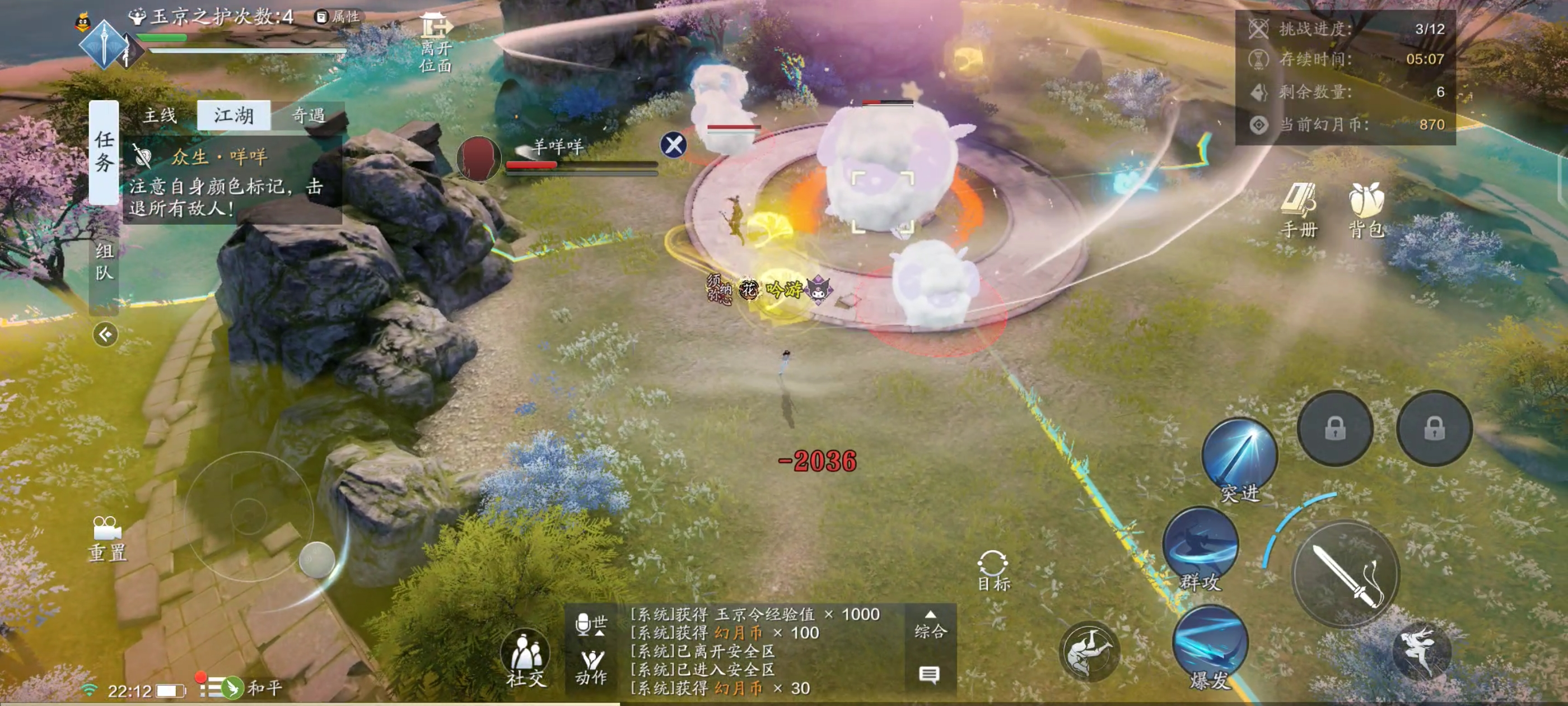Viewport: 1568px width, 706px height.
Task: Close the 羊咩咩 target frame
Action: tap(673, 145)
